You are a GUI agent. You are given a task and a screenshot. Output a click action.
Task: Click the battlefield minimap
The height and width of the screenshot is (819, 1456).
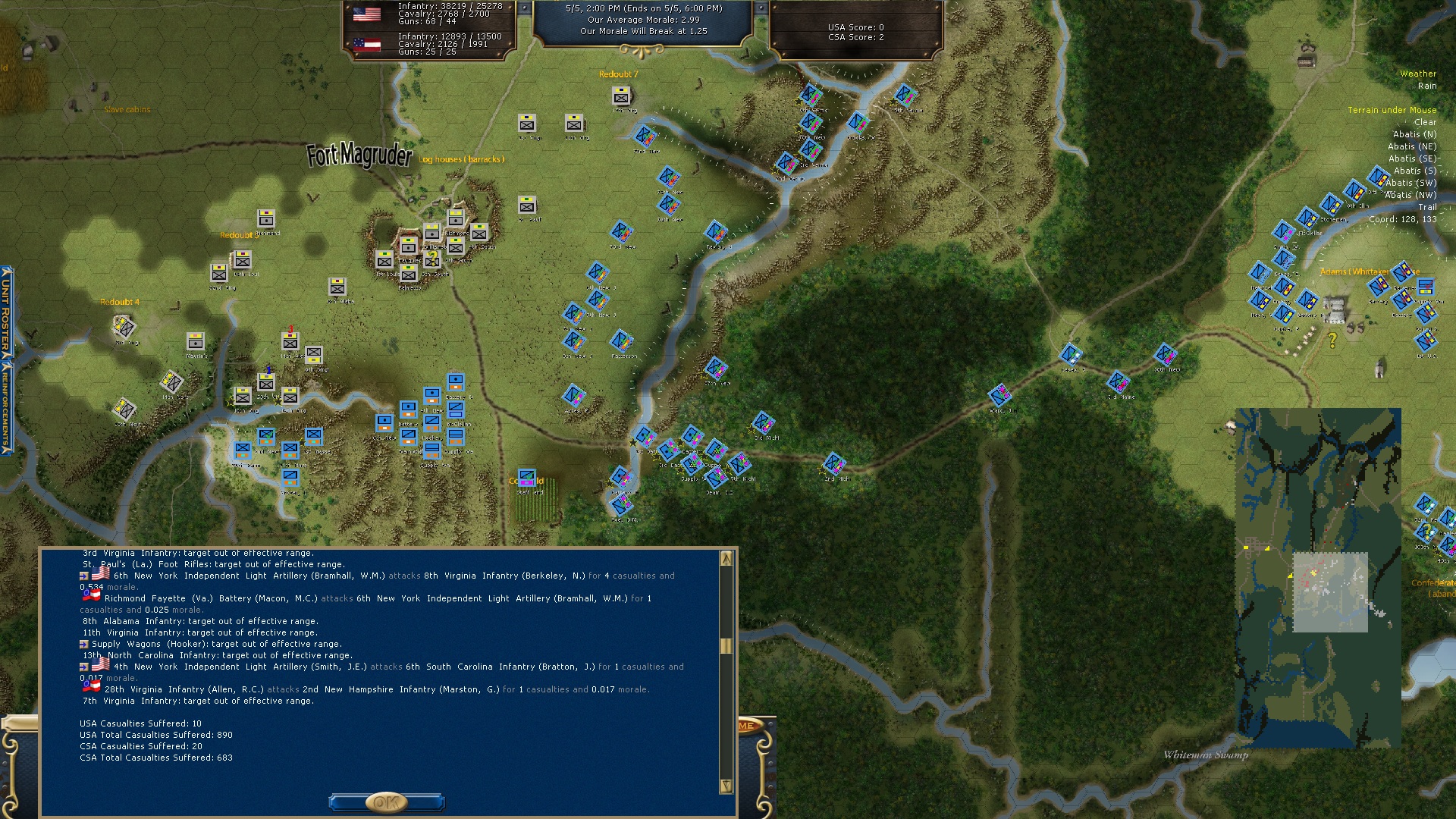click(1318, 578)
